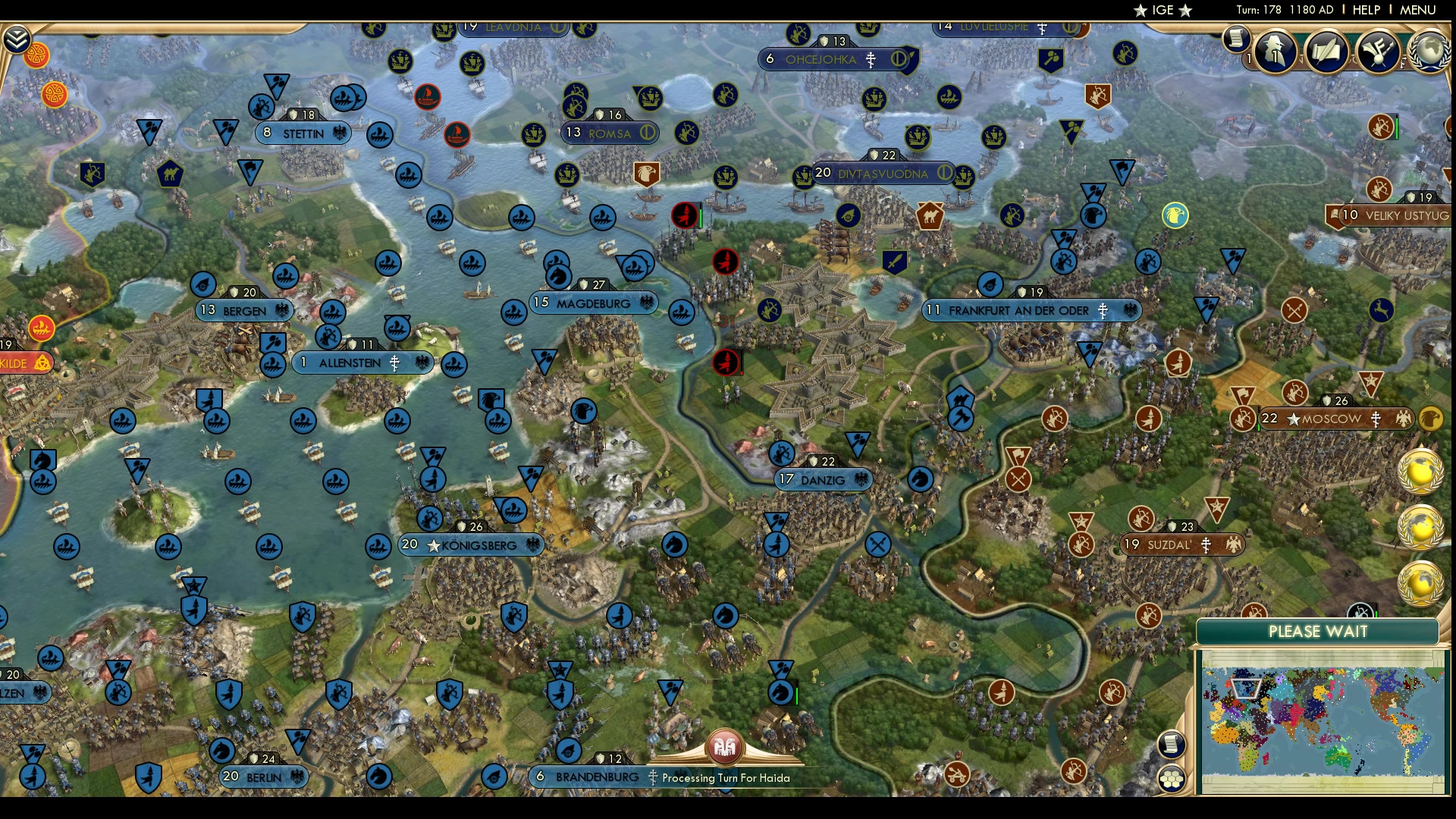Click the camel caravan icon near Divtasvuodna

(x=929, y=218)
